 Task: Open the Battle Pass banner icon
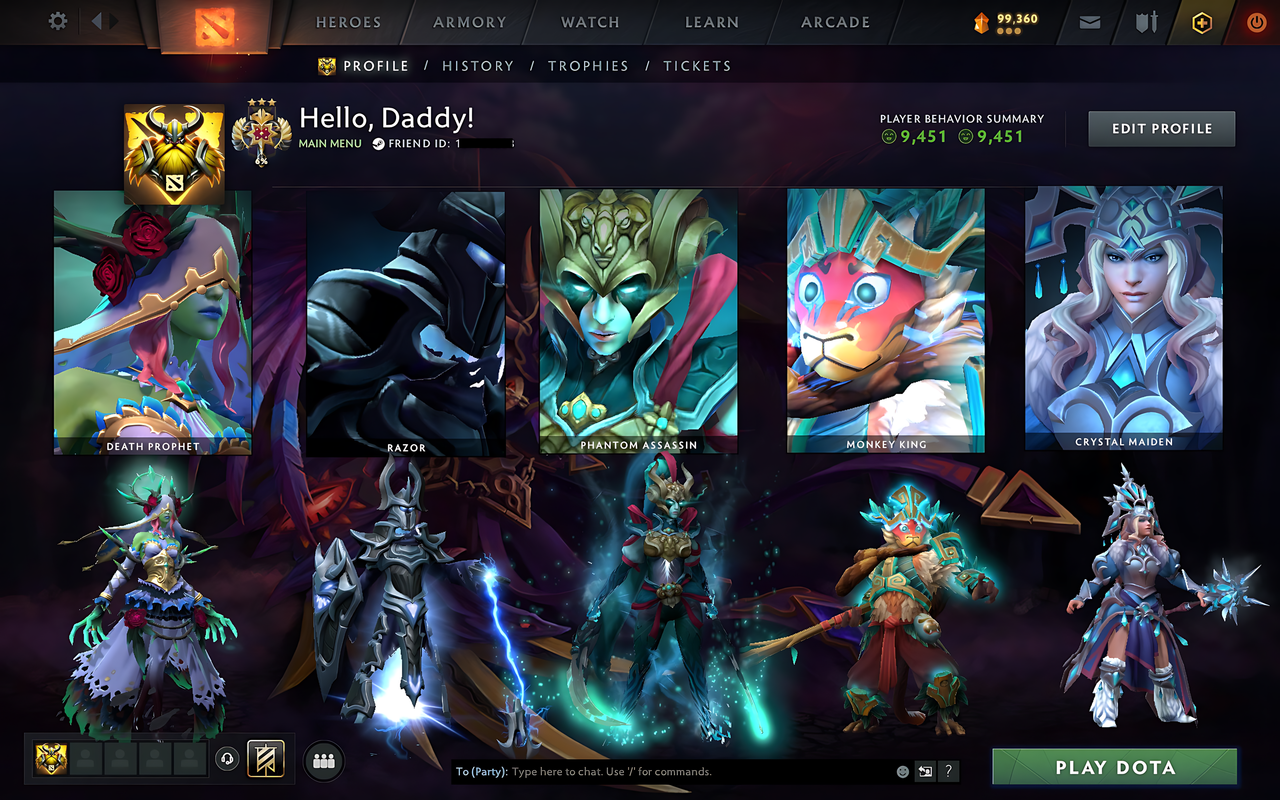point(266,760)
